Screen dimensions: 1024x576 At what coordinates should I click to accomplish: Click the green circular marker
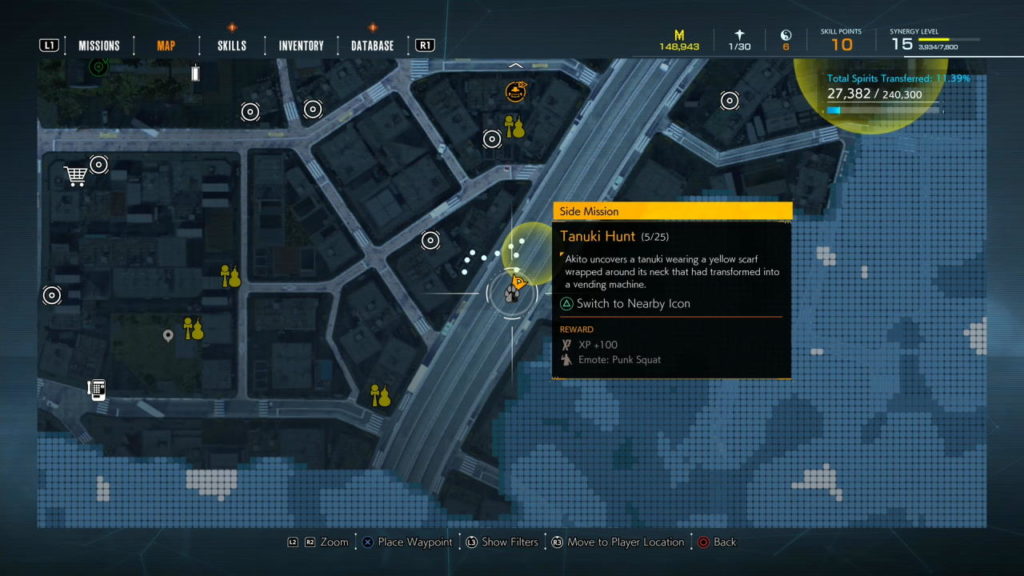98,67
